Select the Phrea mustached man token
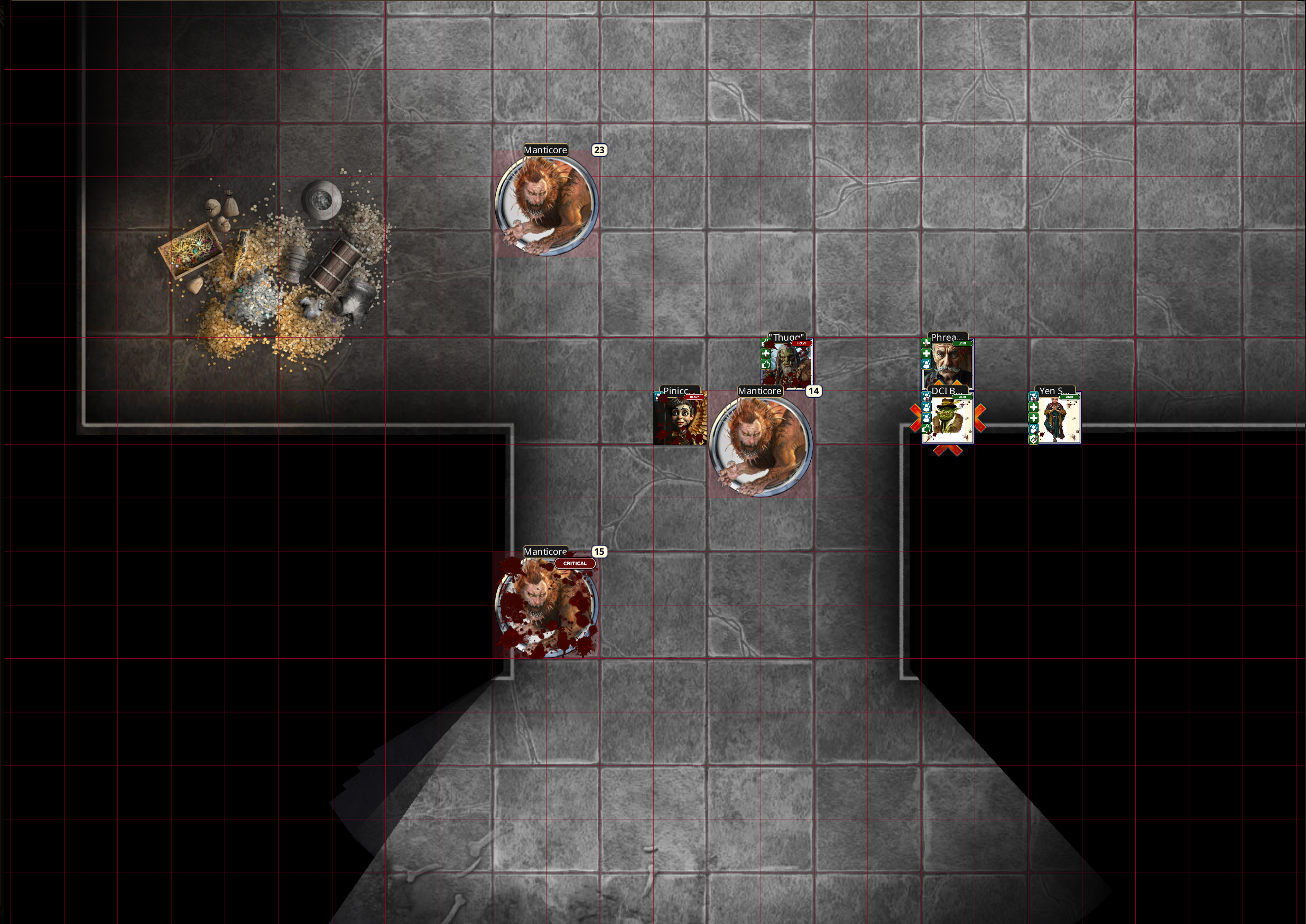This screenshot has height=924, width=1306. [x=949, y=365]
